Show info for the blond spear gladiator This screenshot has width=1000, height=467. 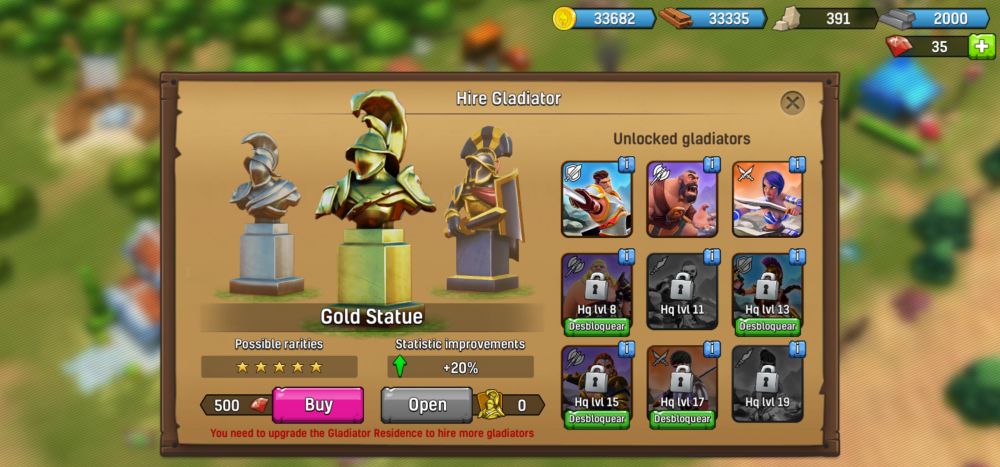point(626,164)
